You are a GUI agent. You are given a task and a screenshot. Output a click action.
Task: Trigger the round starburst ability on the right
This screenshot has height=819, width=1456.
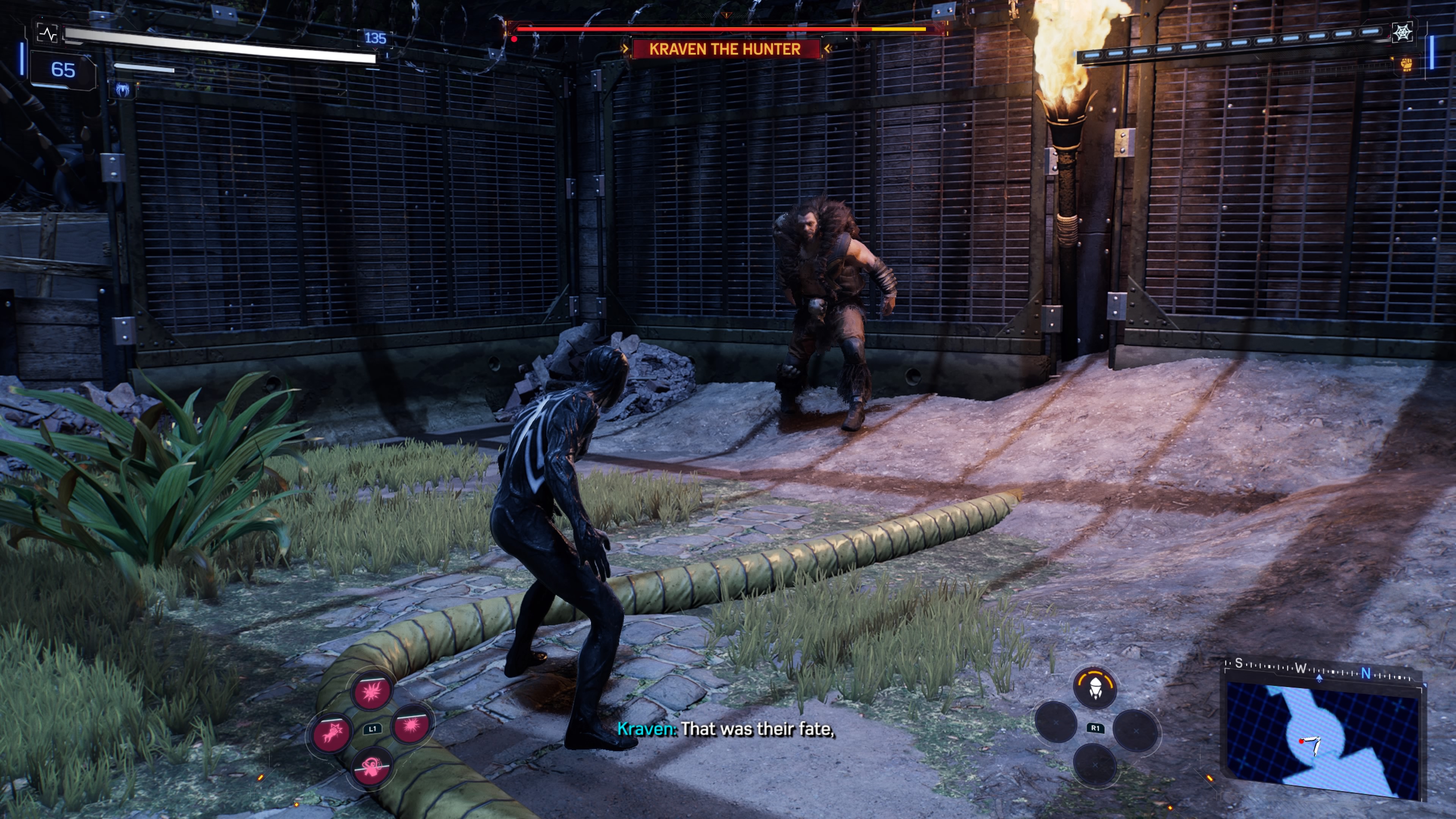(x=411, y=725)
